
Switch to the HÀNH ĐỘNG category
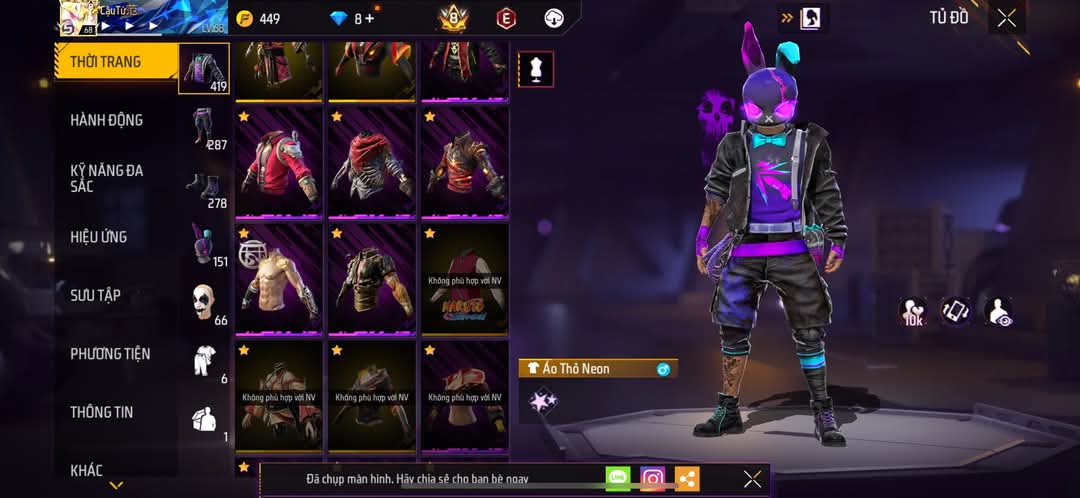click(107, 120)
